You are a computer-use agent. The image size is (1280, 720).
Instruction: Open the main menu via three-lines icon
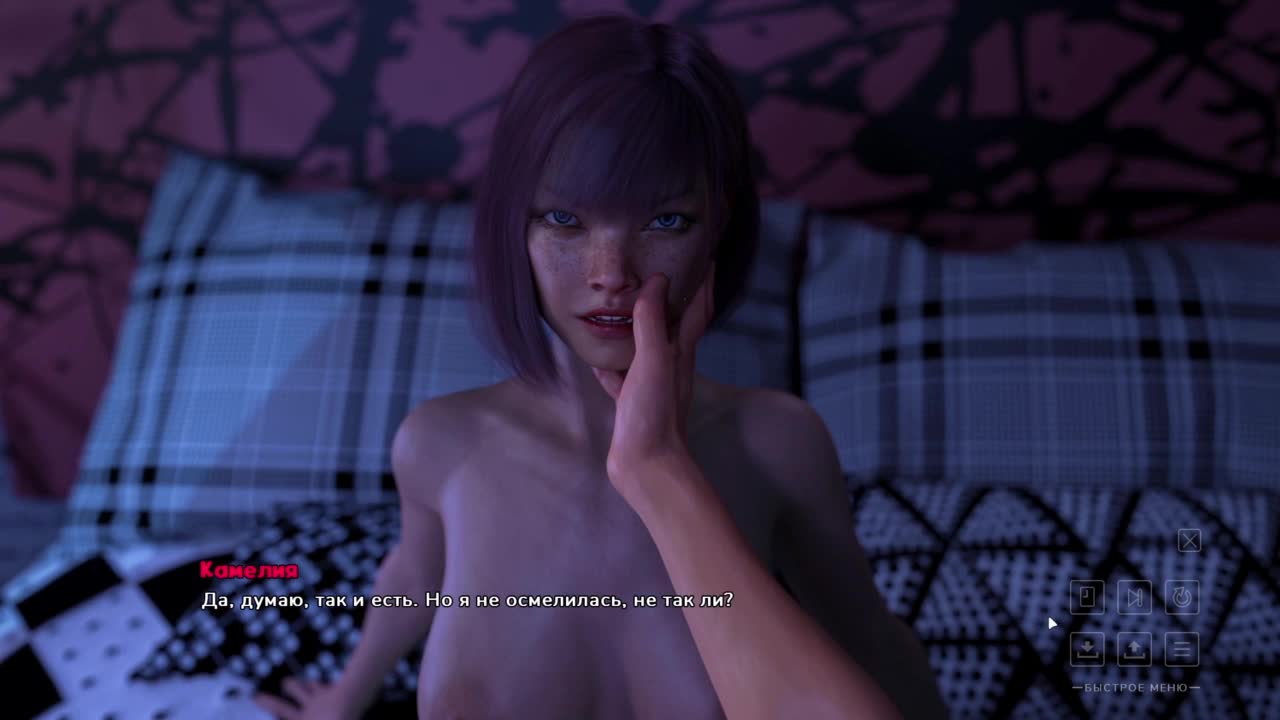tap(1182, 648)
